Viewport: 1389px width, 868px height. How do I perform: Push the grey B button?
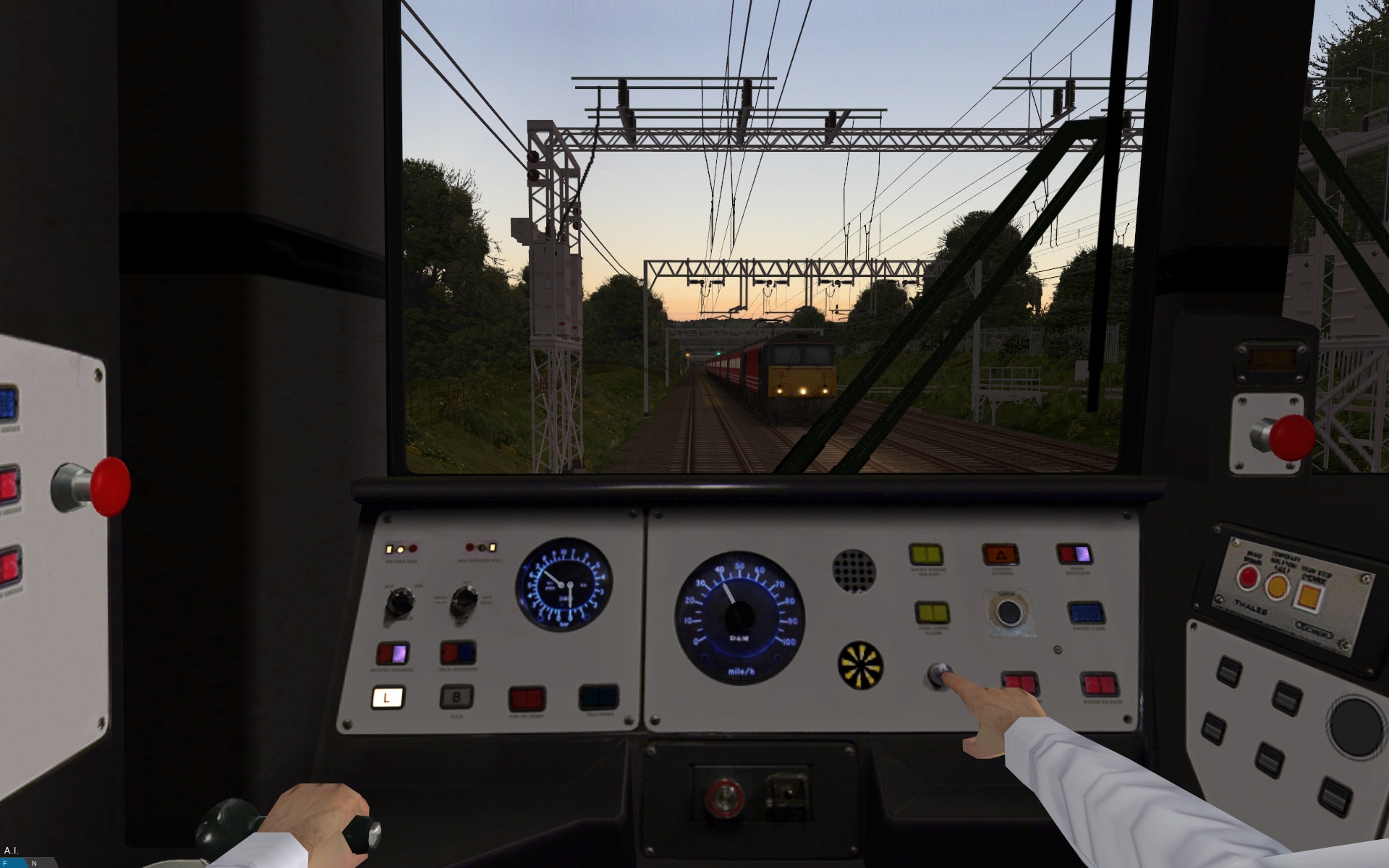click(456, 697)
